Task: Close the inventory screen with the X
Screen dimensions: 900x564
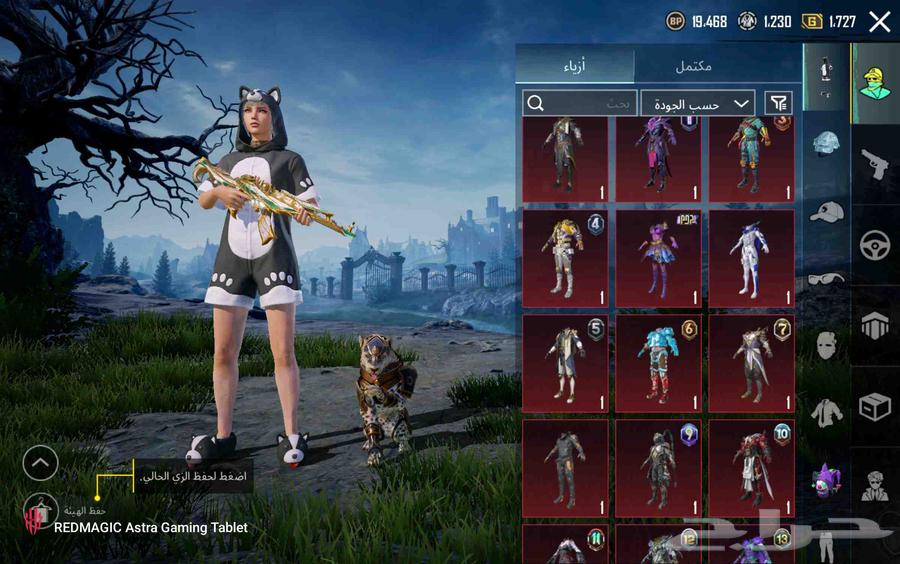Action: click(879, 22)
